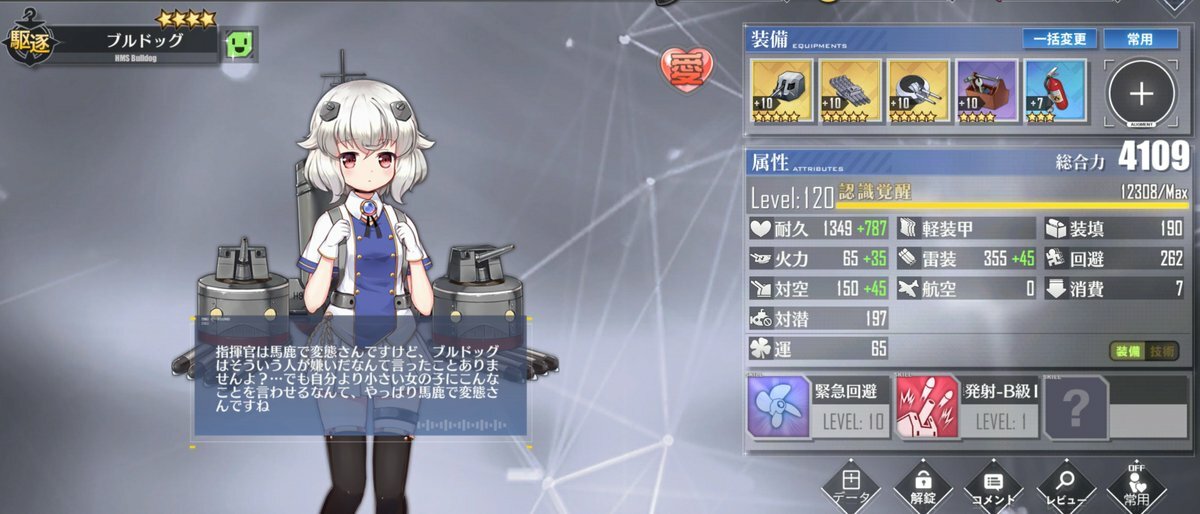The image size is (1200, 514).
Task: Click the 常用 button in the equipment header
Action: click(1139, 39)
